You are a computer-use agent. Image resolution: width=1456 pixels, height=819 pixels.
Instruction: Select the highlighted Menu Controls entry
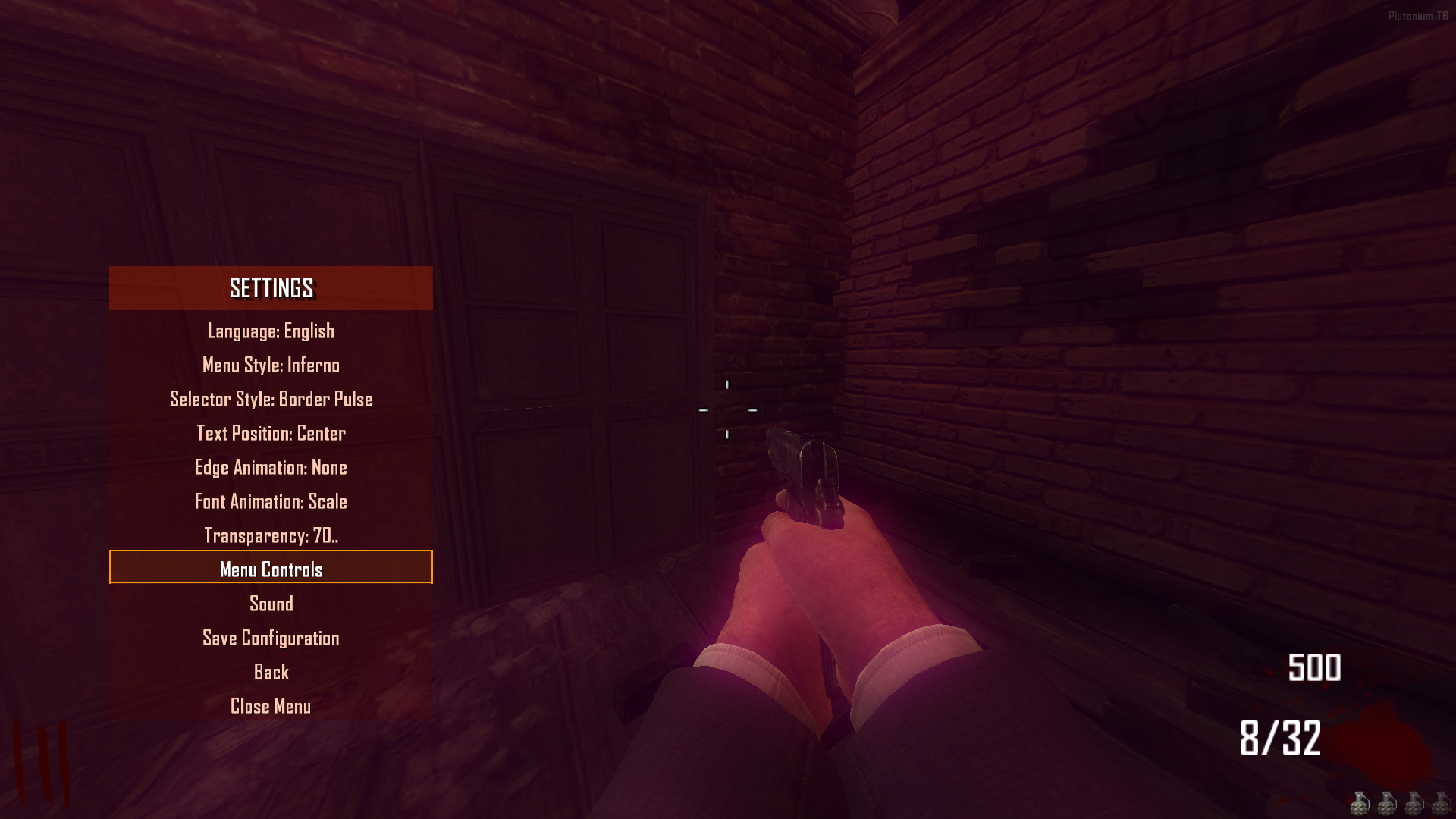tap(271, 569)
